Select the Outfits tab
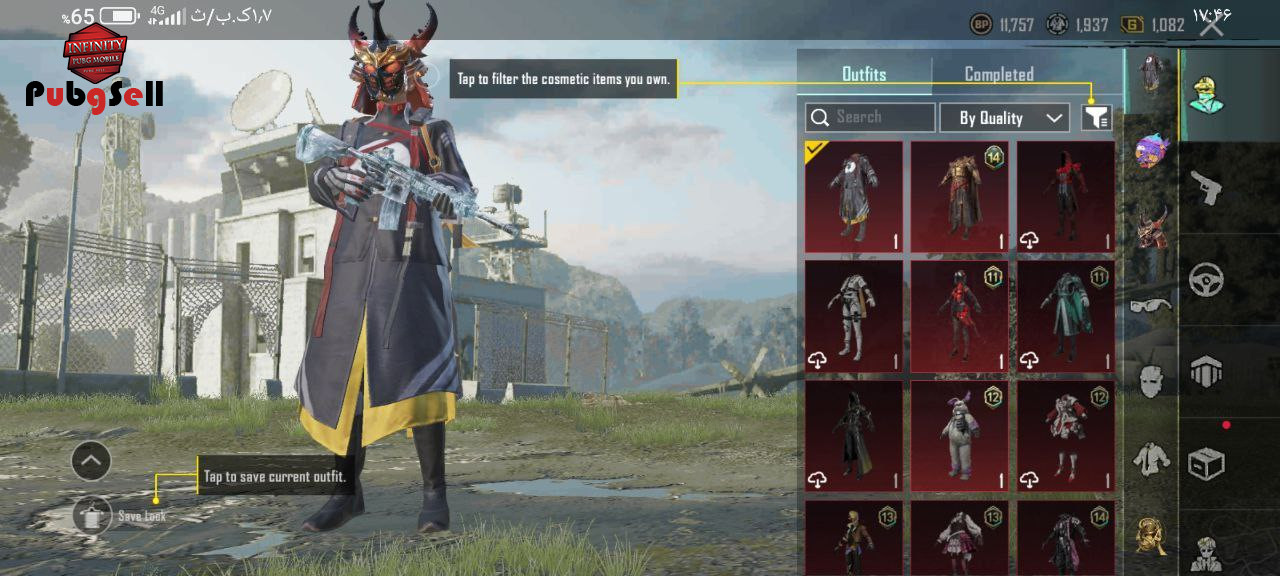The width and height of the screenshot is (1280, 576). click(x=864, y=74)
